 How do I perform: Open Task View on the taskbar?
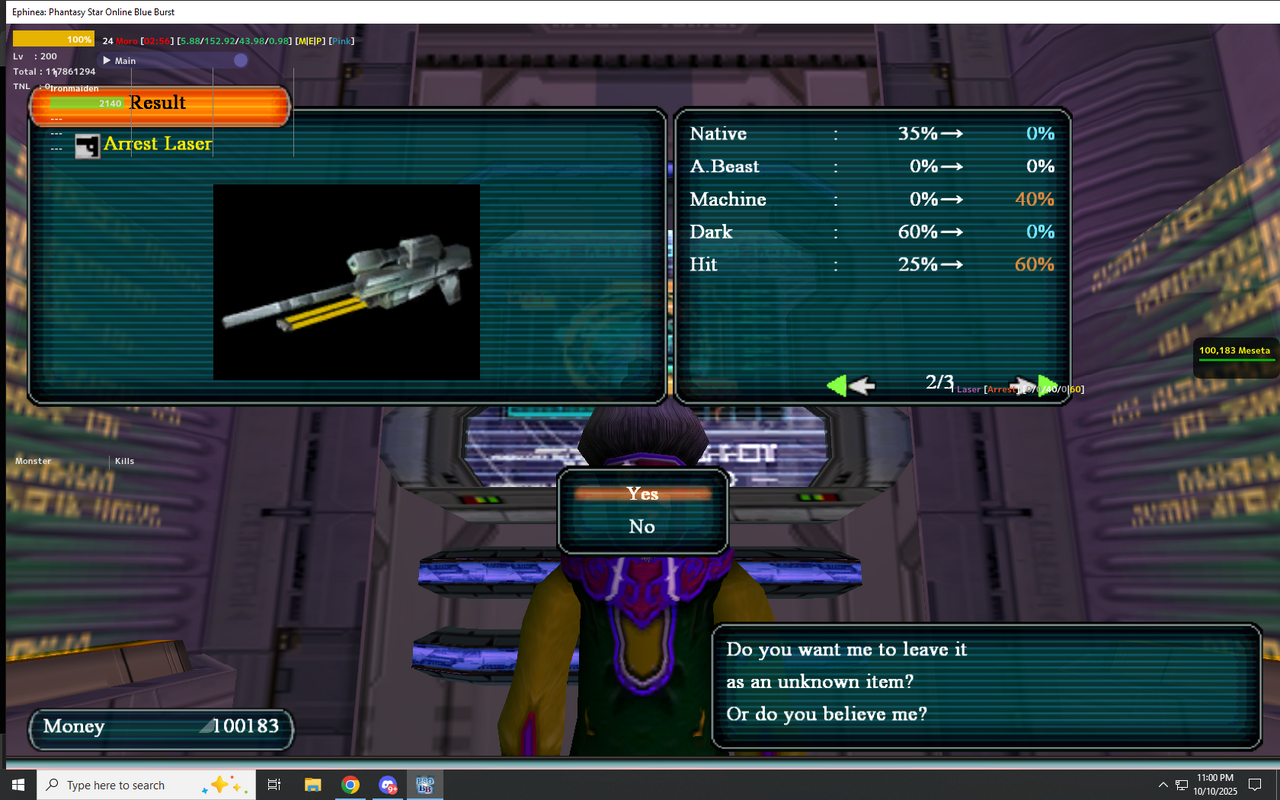274,785
